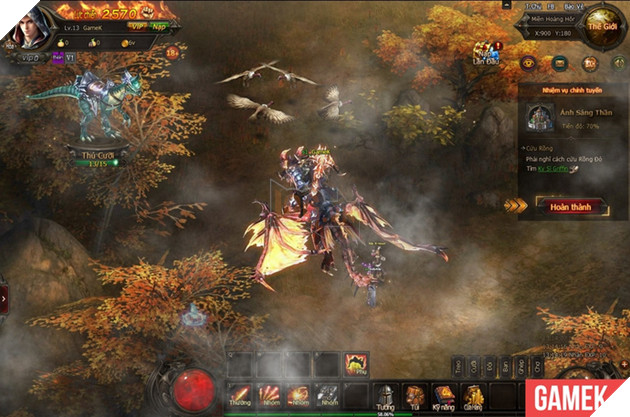Click the Nạp recharge button
This screenshot has height=417, width=630.
click(x=158, y=27)
